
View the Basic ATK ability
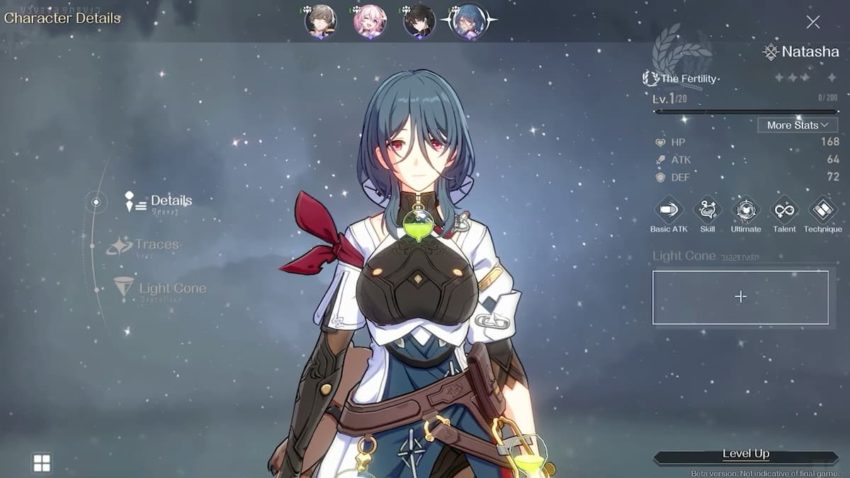point(668,211)
